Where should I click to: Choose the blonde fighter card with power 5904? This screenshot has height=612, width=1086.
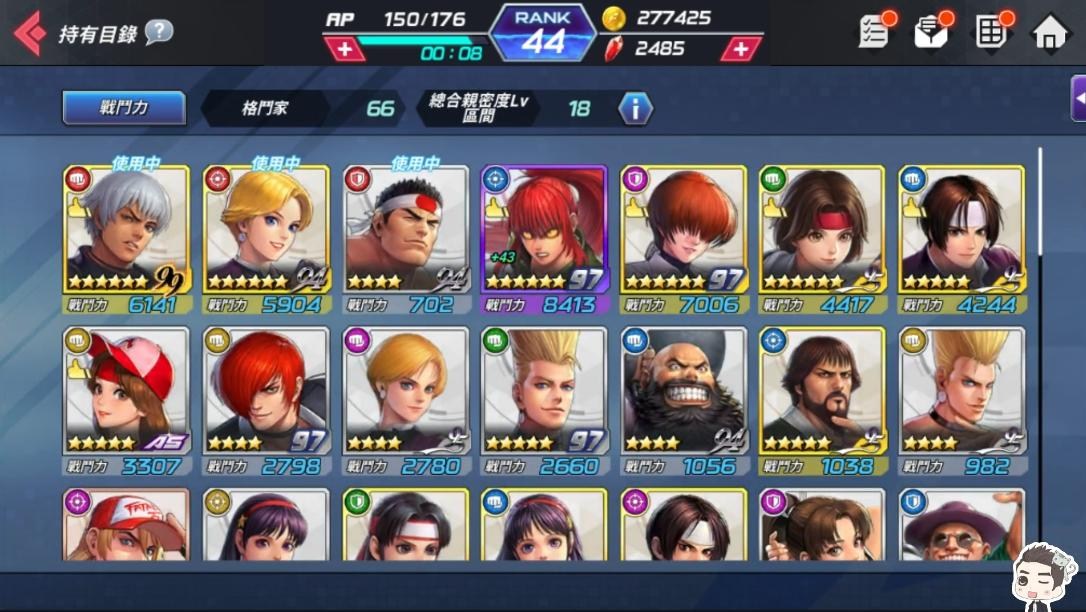265,240
